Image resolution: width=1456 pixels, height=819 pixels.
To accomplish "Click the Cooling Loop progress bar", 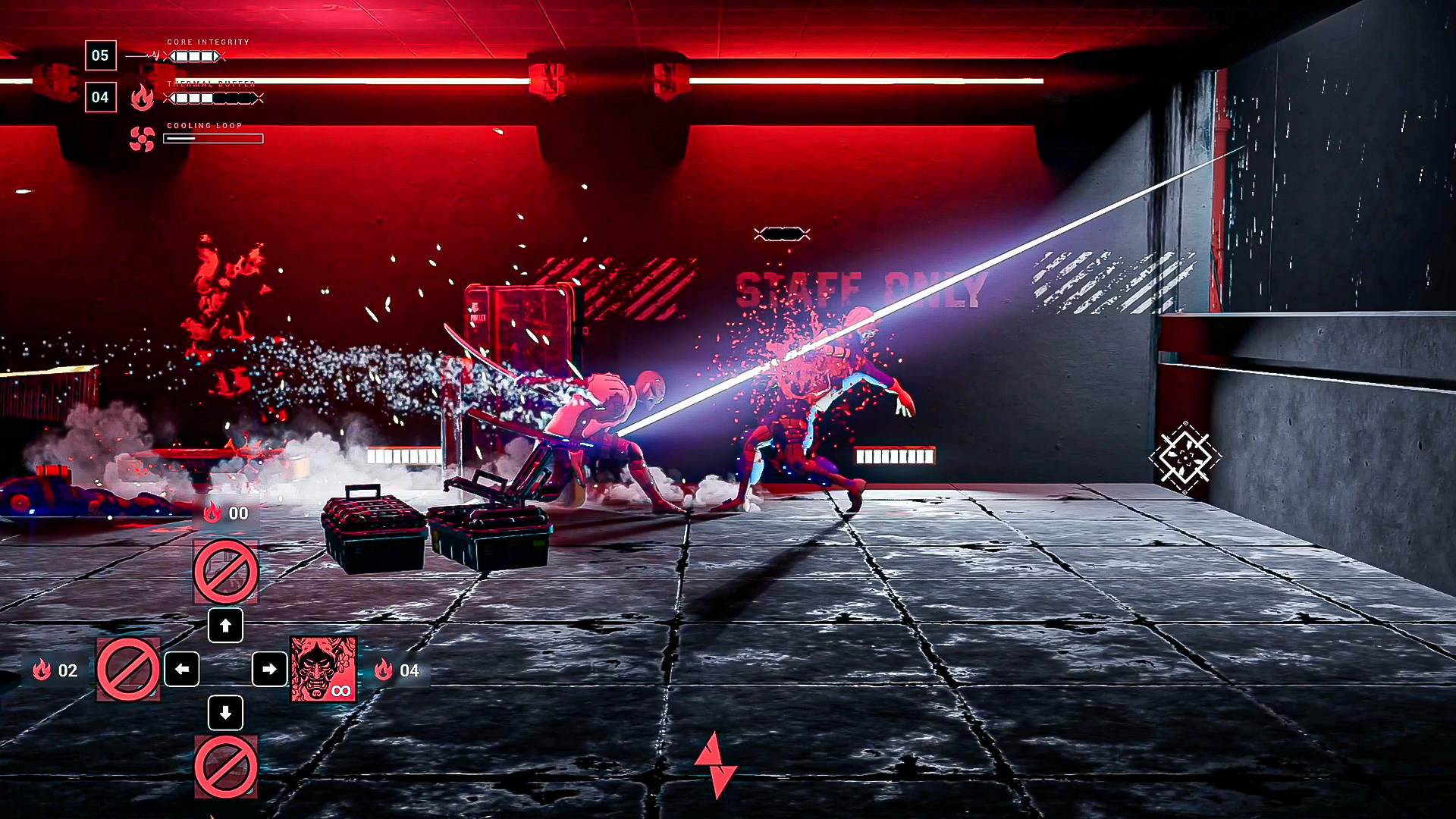I will [212, 138].
